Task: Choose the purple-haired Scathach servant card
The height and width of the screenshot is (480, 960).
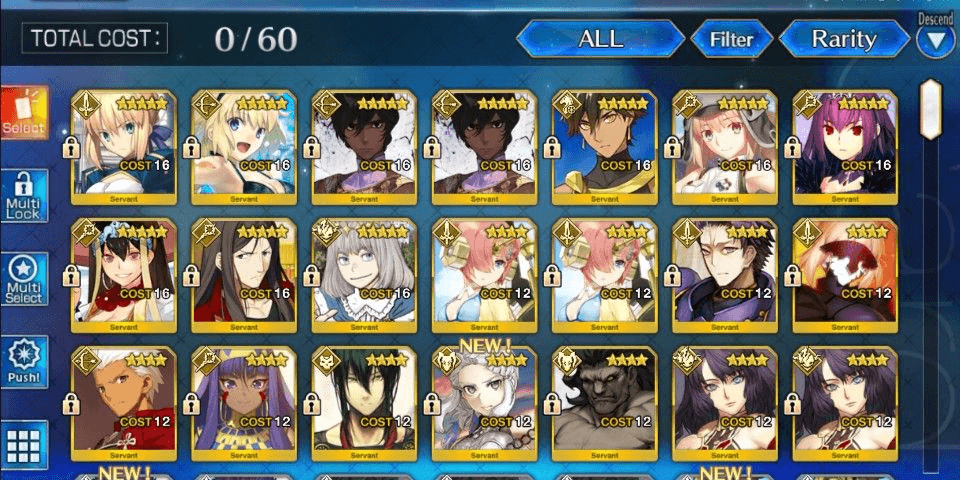Action: click(x=845, y=143)
